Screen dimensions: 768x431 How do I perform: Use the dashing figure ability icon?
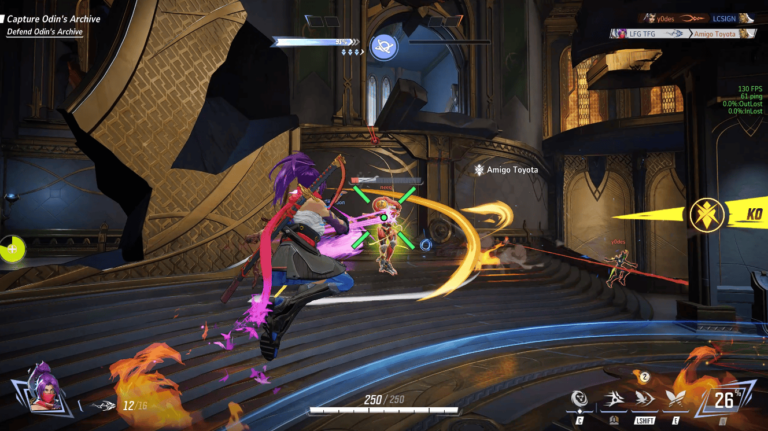click(x=610, y=401)
